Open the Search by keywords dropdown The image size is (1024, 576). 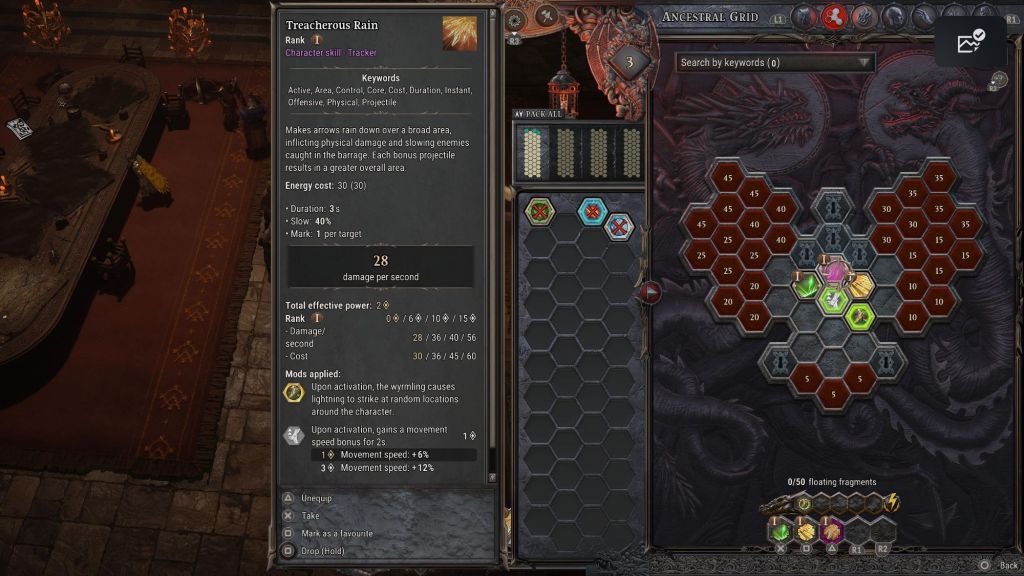[x=775, y=63]
